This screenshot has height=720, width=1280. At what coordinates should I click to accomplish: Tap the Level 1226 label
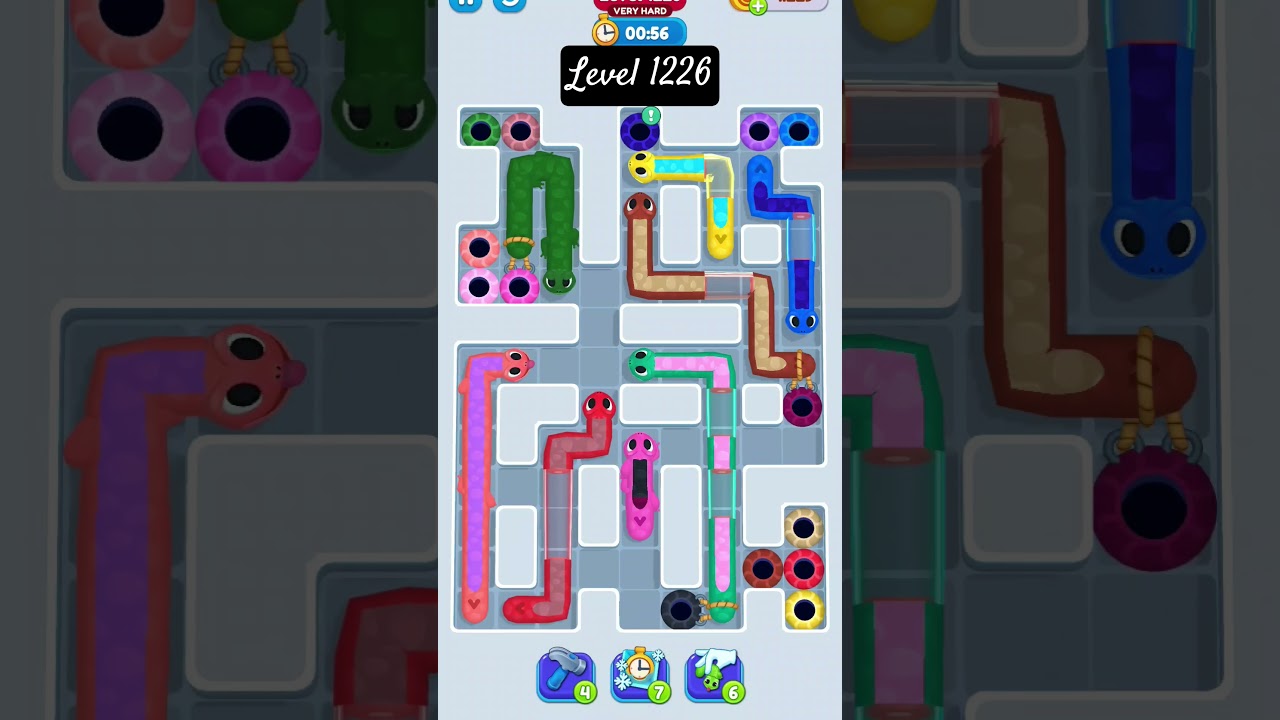(x=640, y=76)
